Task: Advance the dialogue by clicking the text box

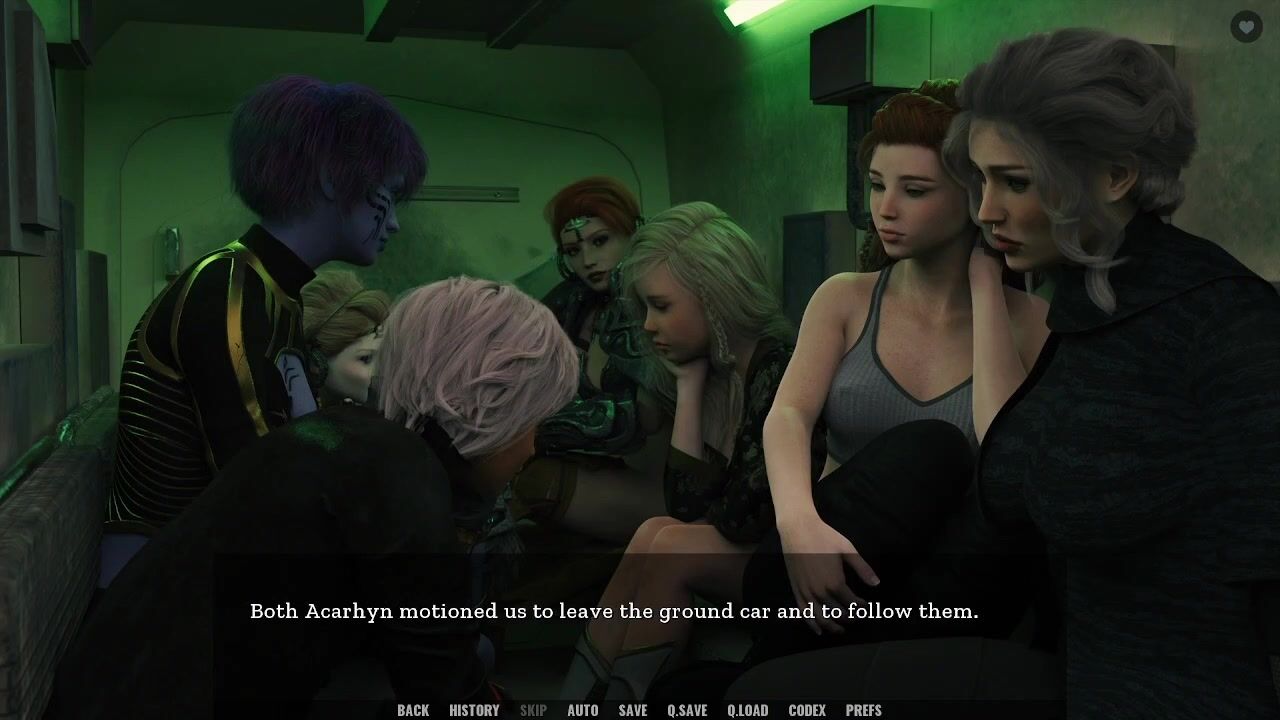Action: point(614,611)
